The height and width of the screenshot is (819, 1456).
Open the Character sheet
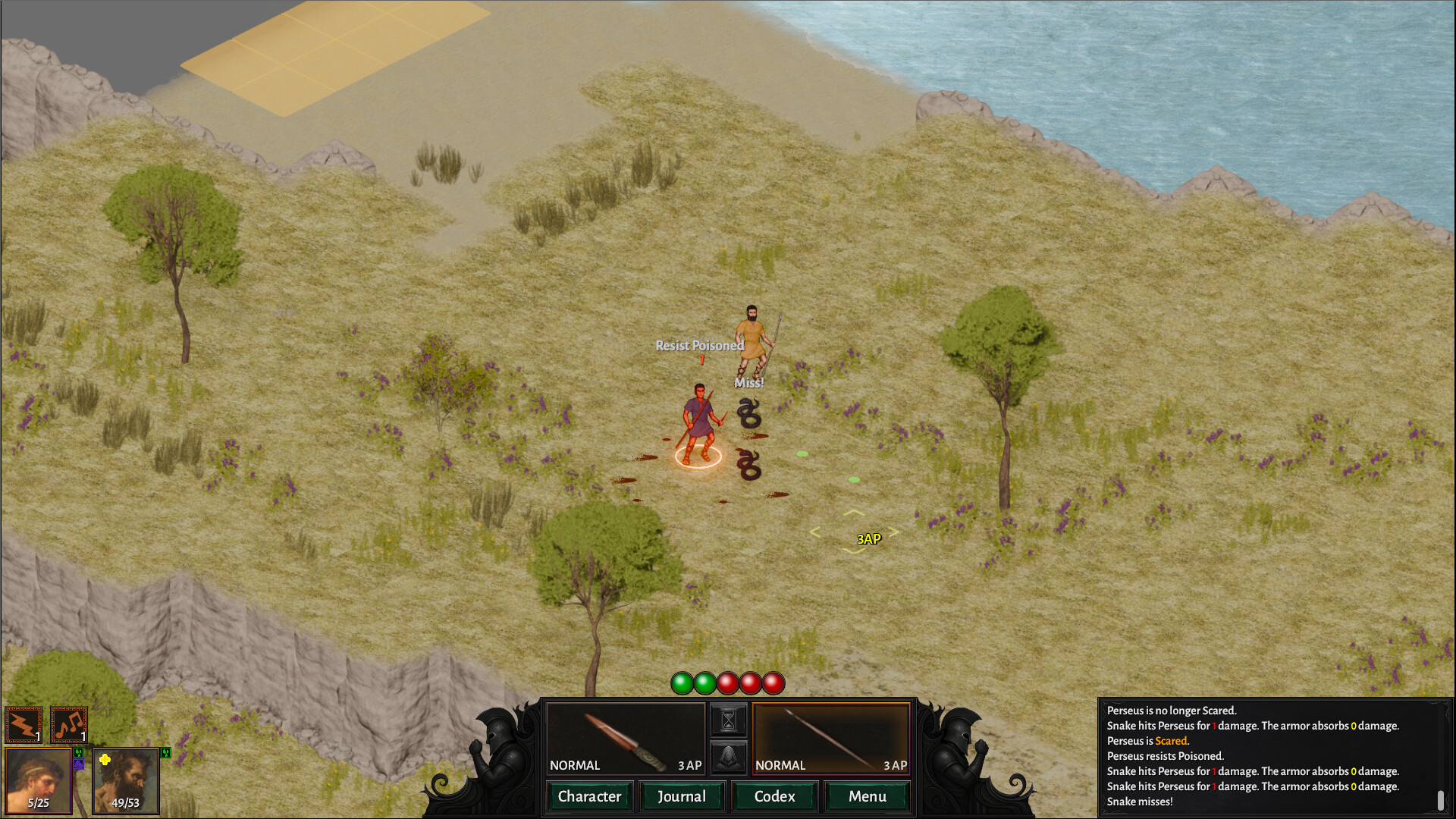589,796
